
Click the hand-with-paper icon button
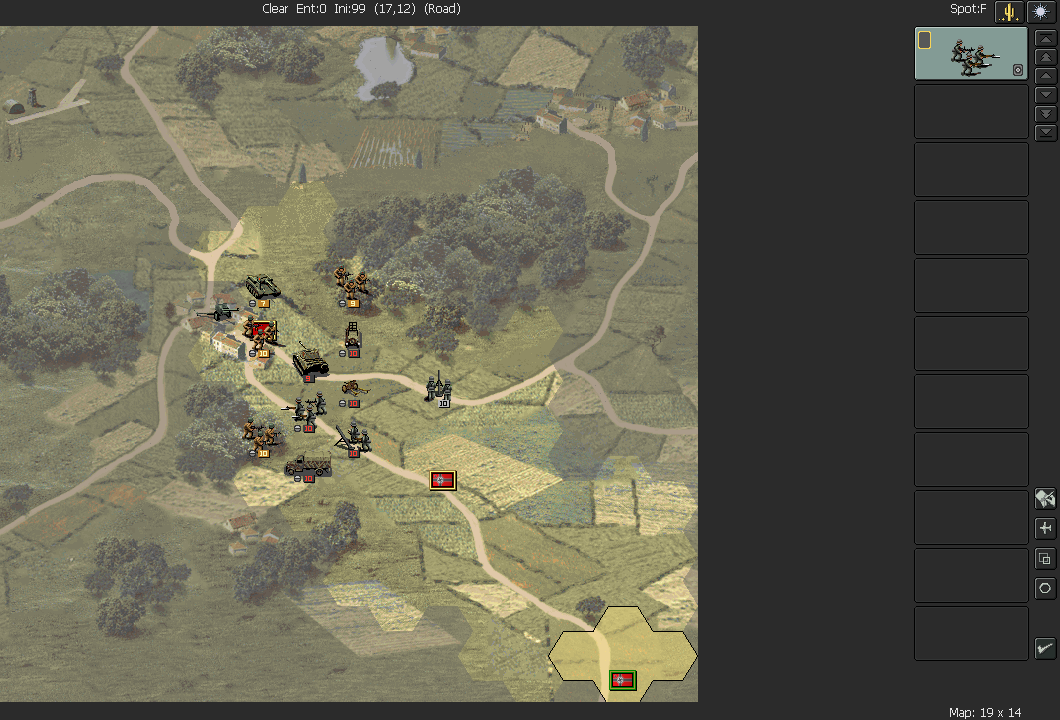coord(1045,498)
